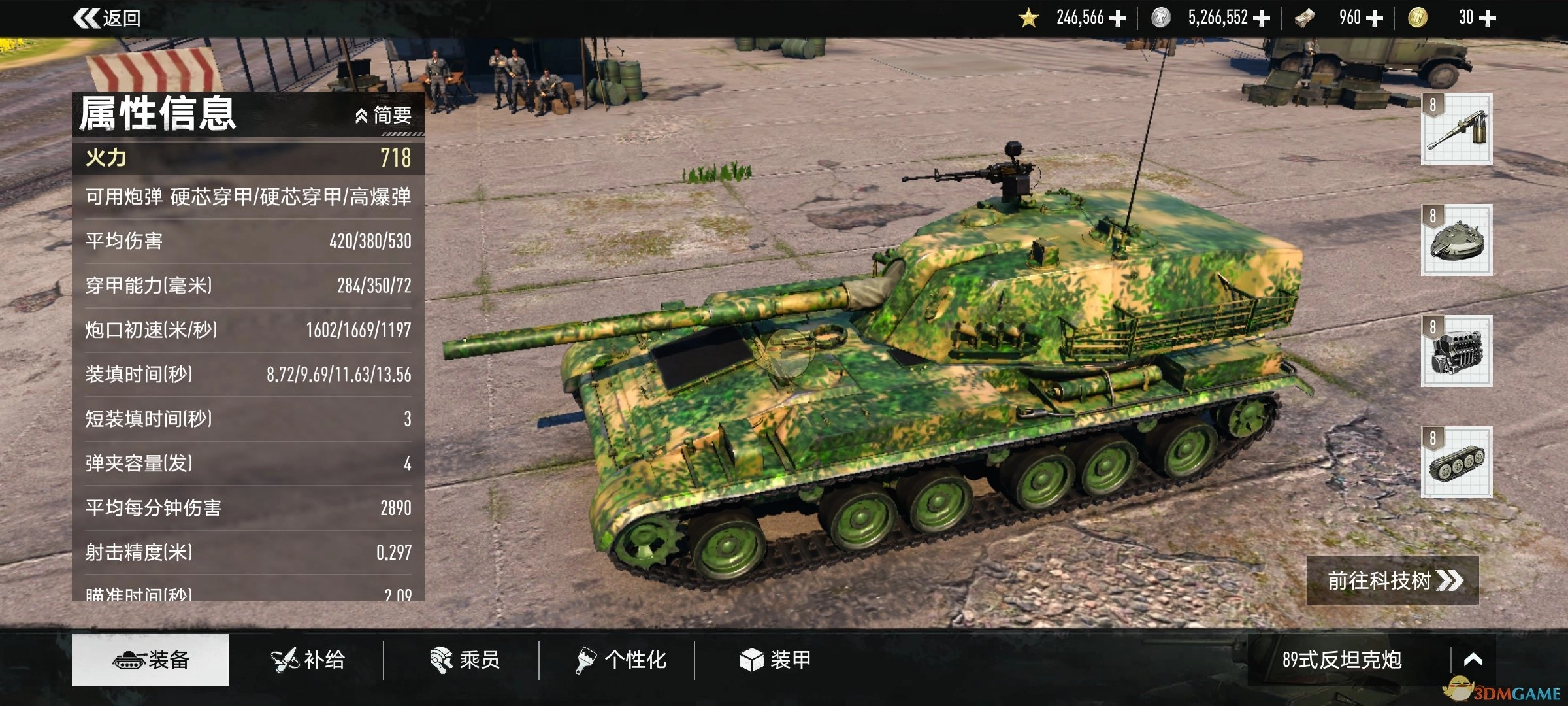Add more banknote currency
The width and height of the screenshot is (1568, 706).
pyautogui.click(x=1375, y=18)
